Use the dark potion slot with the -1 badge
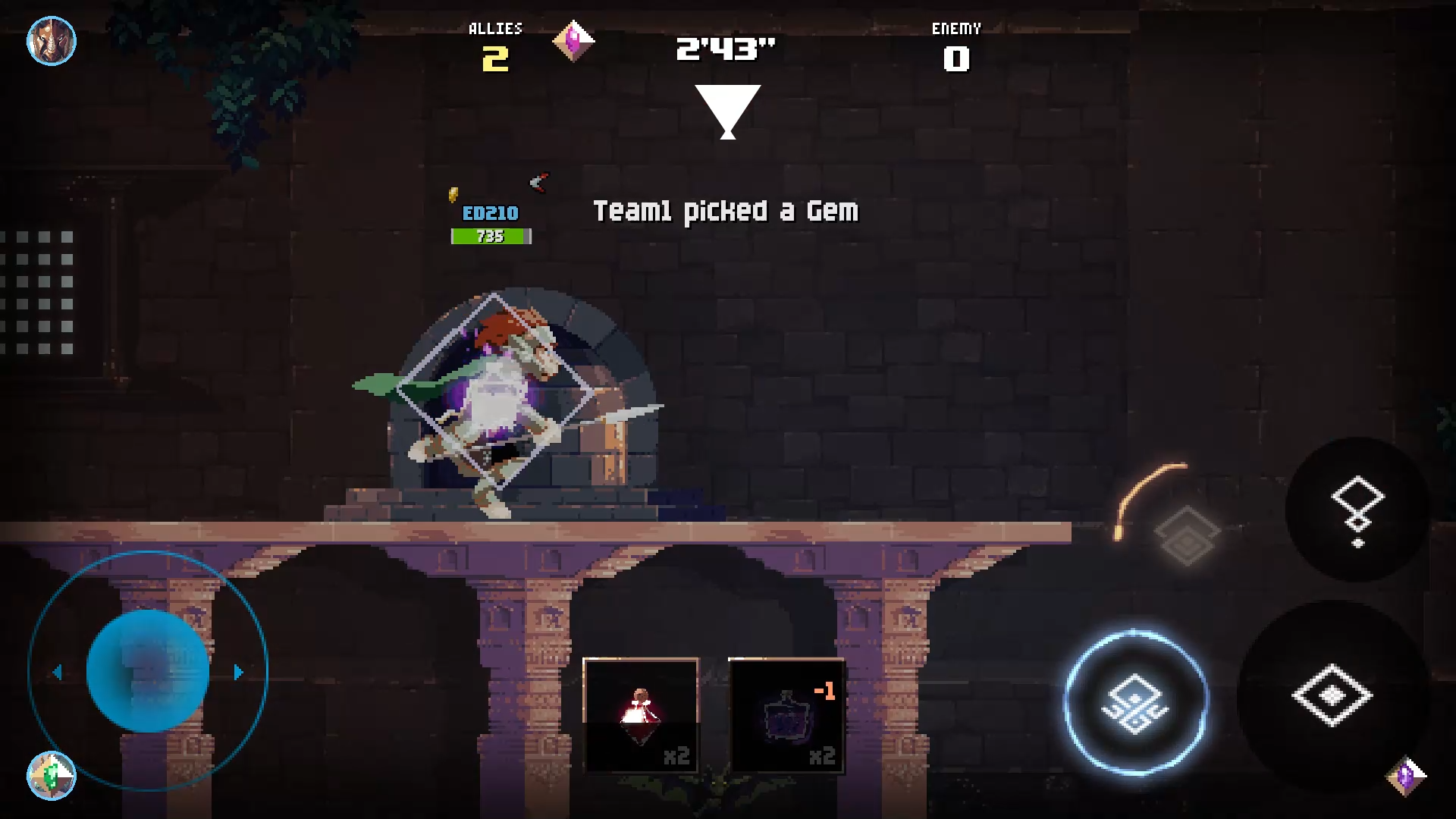Screen dimensions: 1456x819 [x=786, y=713]
